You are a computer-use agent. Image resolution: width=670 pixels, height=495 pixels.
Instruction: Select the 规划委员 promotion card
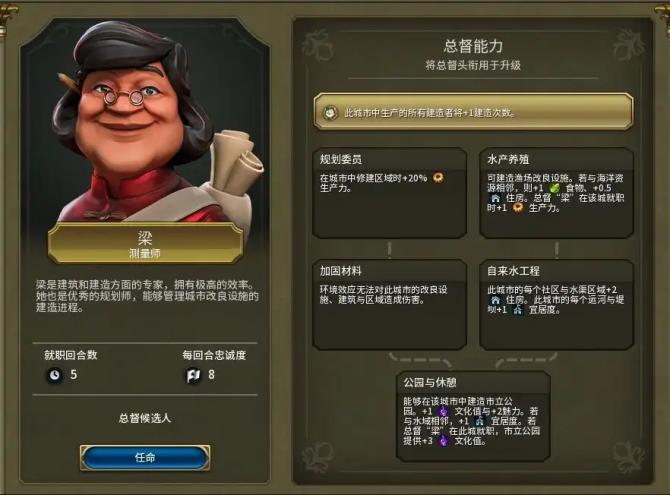tap(389, 192)
